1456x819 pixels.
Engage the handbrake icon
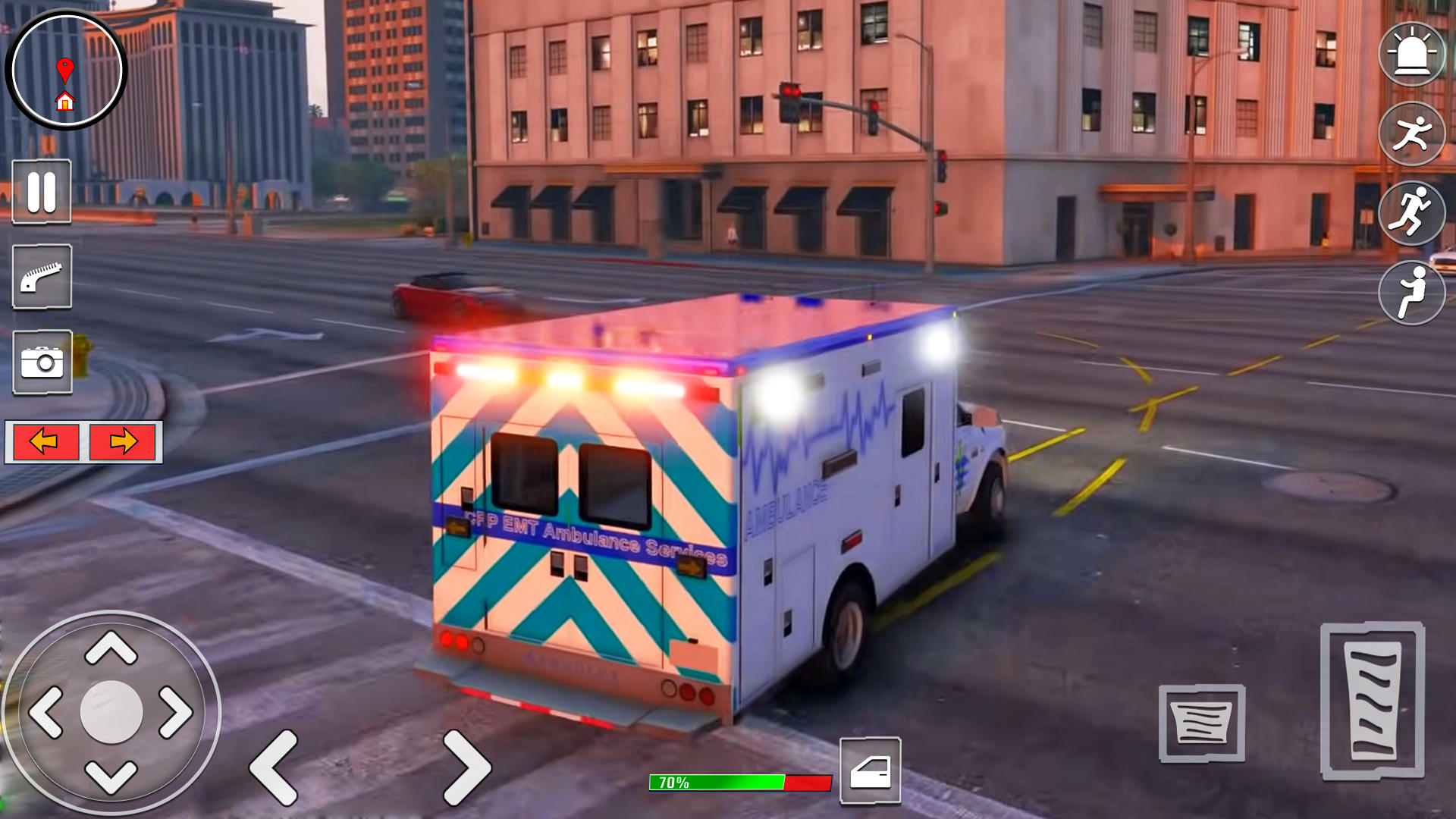pos(42,278)
